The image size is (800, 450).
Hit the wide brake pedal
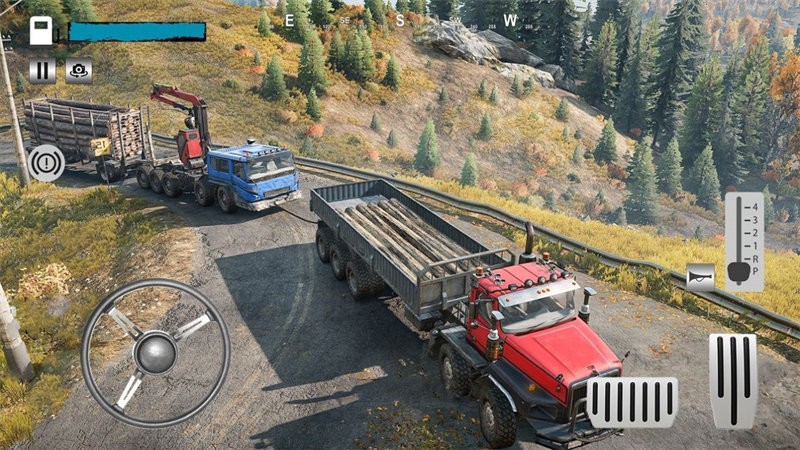click(631, 402)
